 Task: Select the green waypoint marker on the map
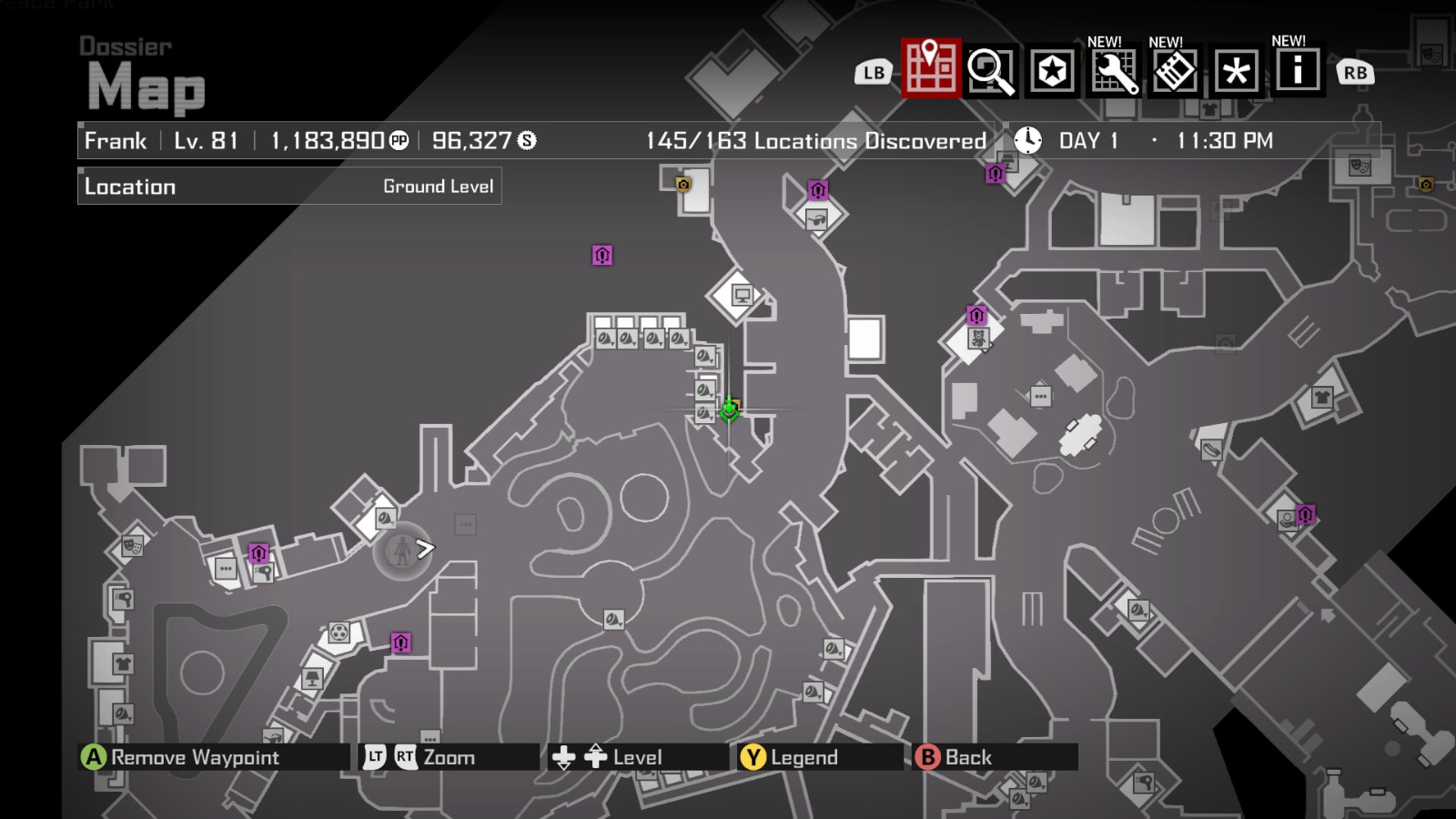coord(729,411)
